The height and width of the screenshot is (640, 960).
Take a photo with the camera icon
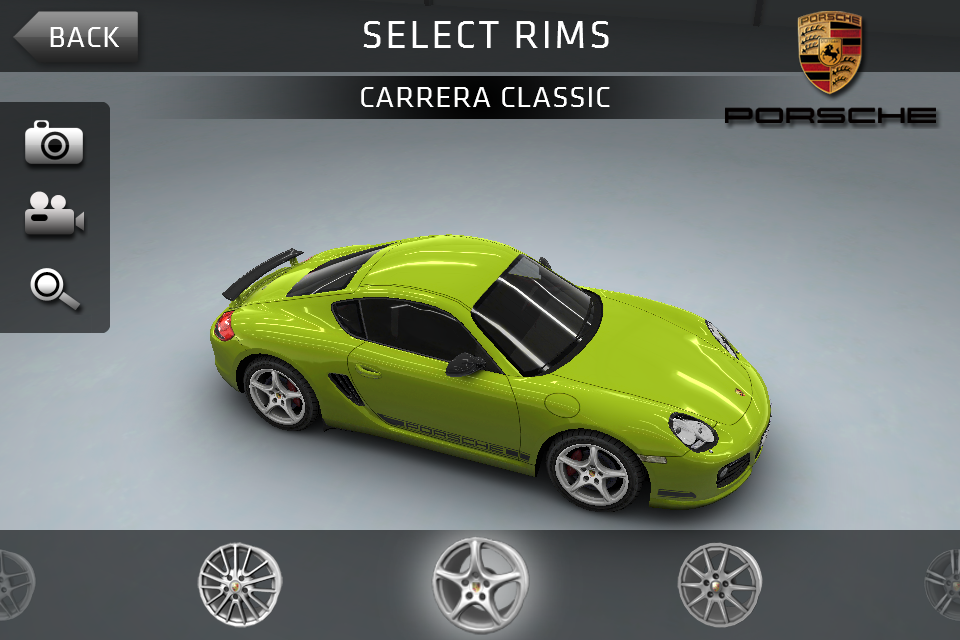pyautogui.click(x=54, y=144)
